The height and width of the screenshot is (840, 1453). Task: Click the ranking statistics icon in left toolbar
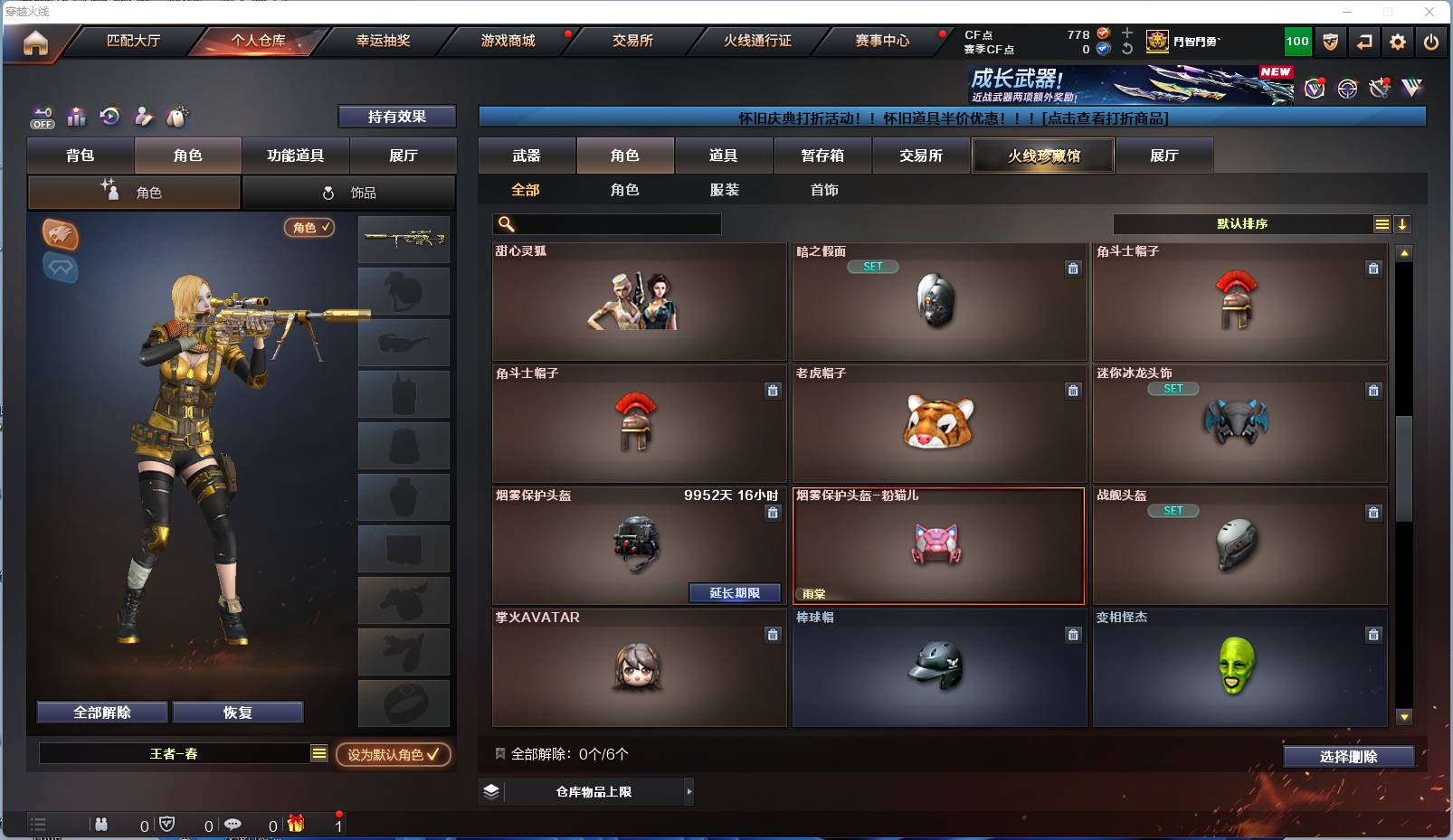(x=76, y=117)
